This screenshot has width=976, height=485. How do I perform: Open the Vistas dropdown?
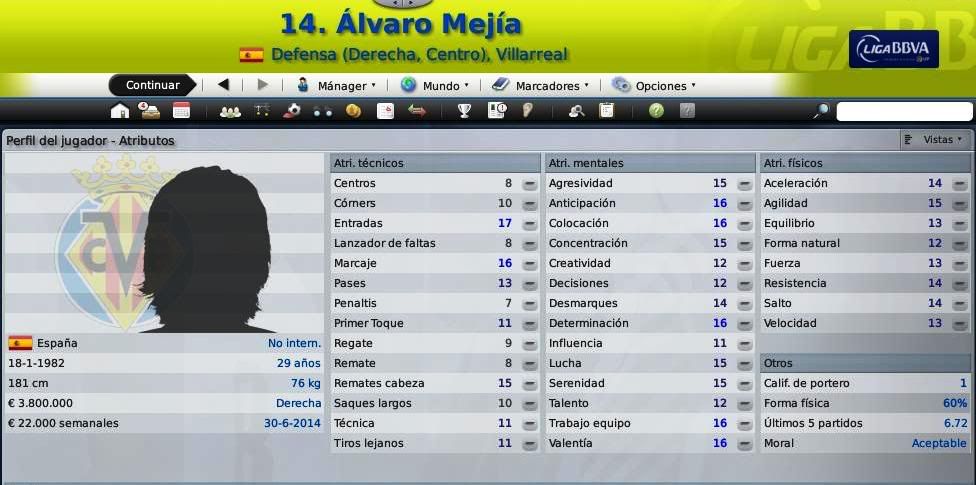point(934,140)
